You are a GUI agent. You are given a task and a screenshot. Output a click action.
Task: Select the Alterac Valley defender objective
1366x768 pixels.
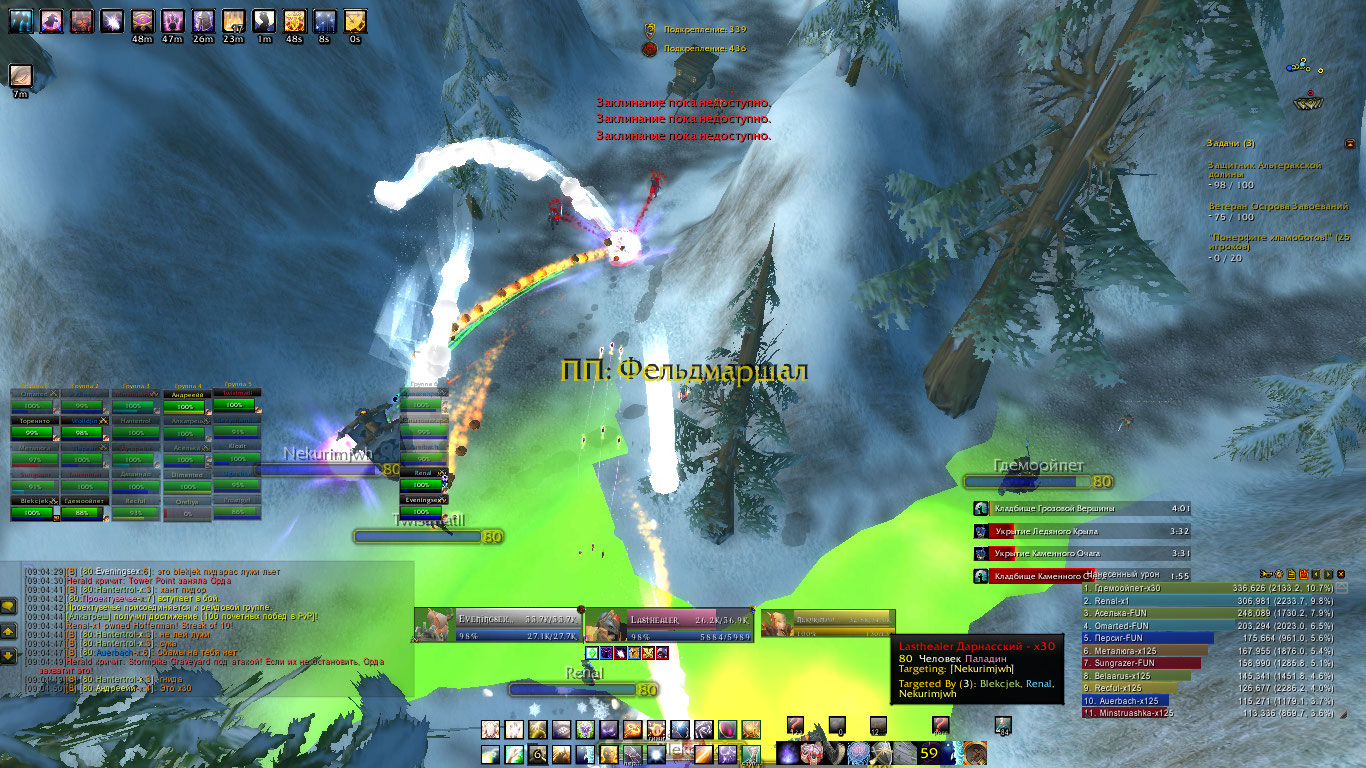tap(1265, 170)
